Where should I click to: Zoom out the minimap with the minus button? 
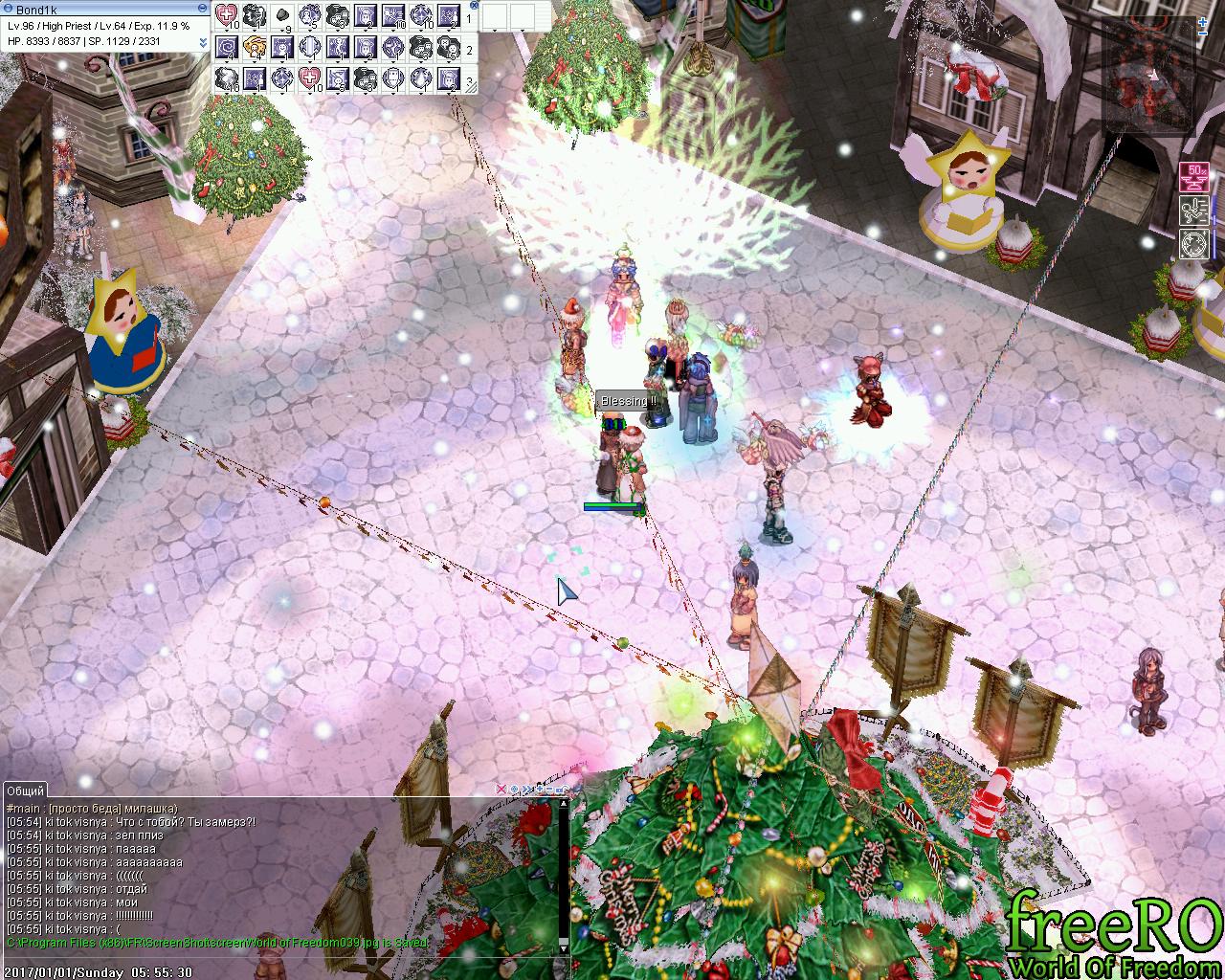(x=1202, y=33)
